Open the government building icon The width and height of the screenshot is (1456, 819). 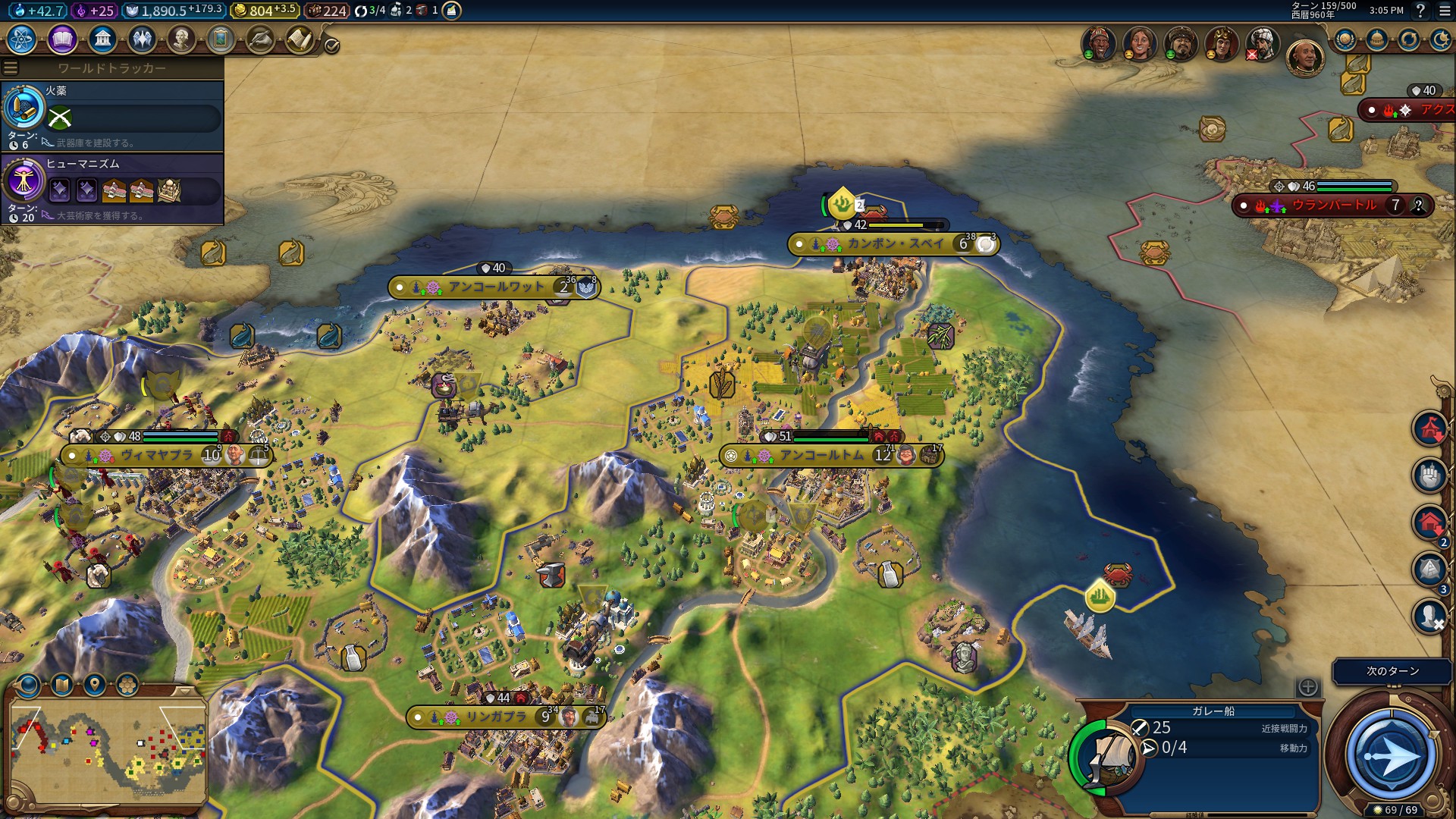tap(102, 39)
